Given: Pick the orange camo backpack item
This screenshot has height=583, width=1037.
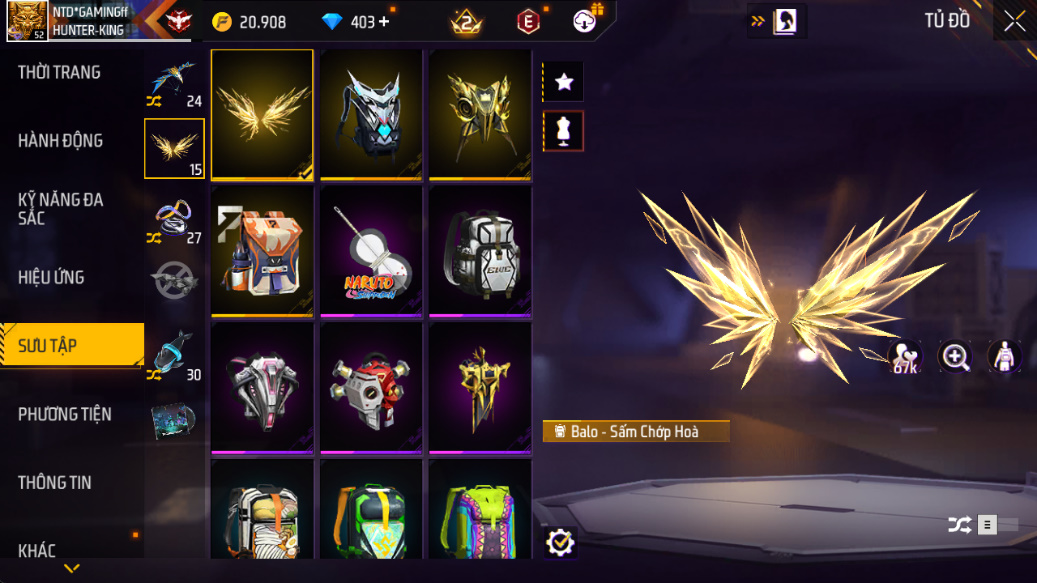Looking at the screenshot, I should (262, 252).
